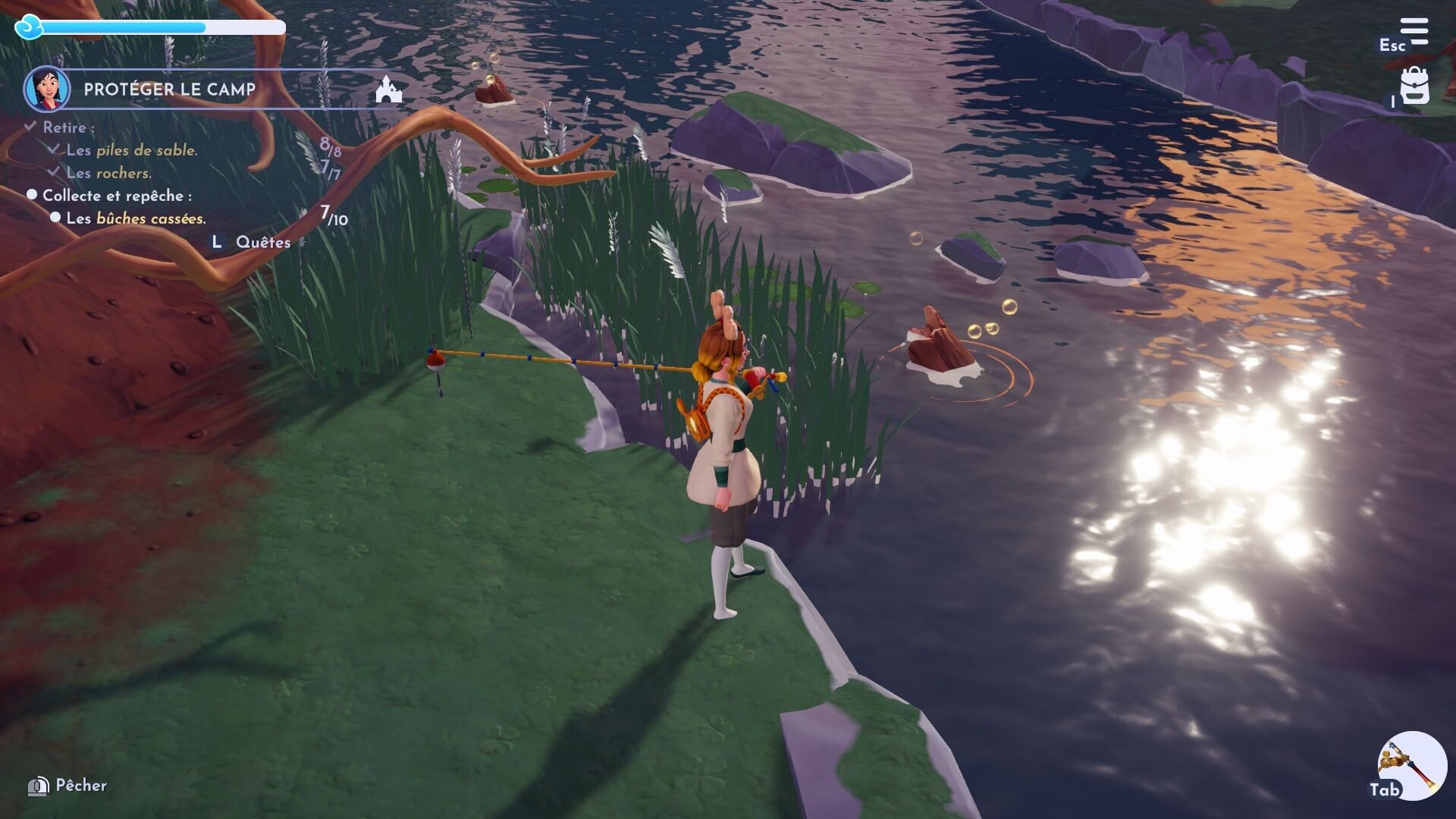Open the backpack inventory
Viewport: 1456px width, 819px height.
(1414, 86)
